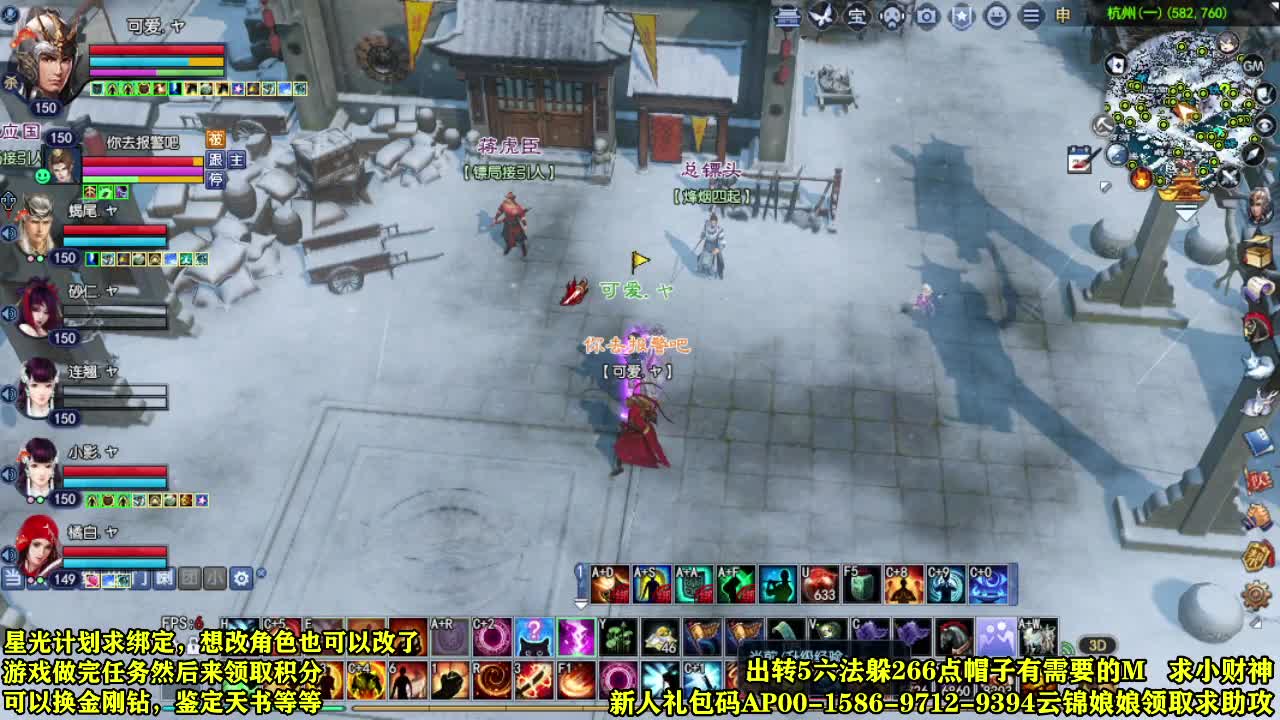The image size is (1280, 720).
Task: Expand the skill bar with the up arrow
Action: [578, 601]
